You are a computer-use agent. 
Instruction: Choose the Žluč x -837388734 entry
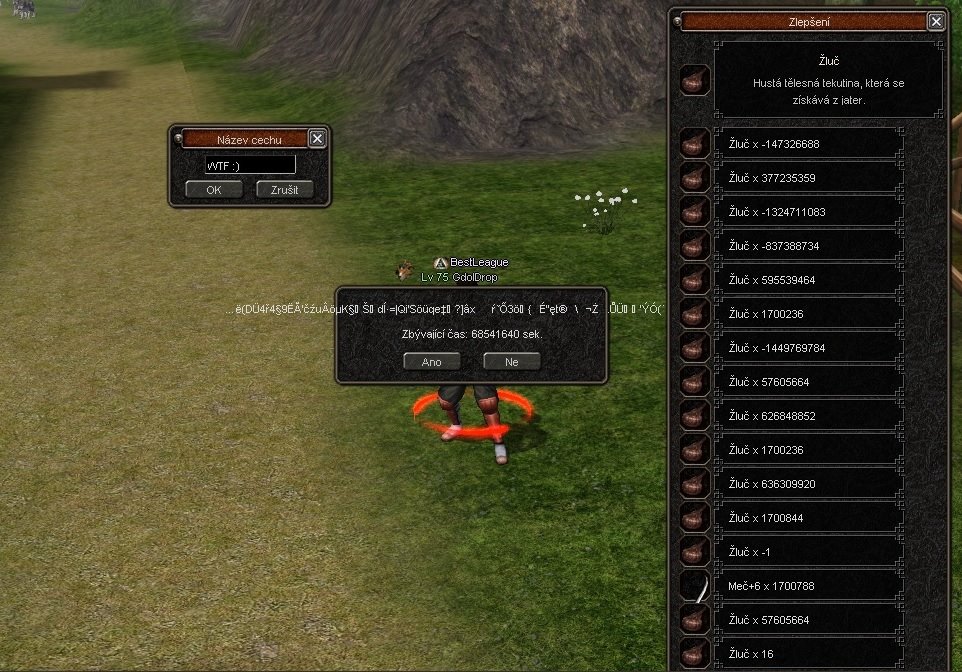(x=809, y=246)
